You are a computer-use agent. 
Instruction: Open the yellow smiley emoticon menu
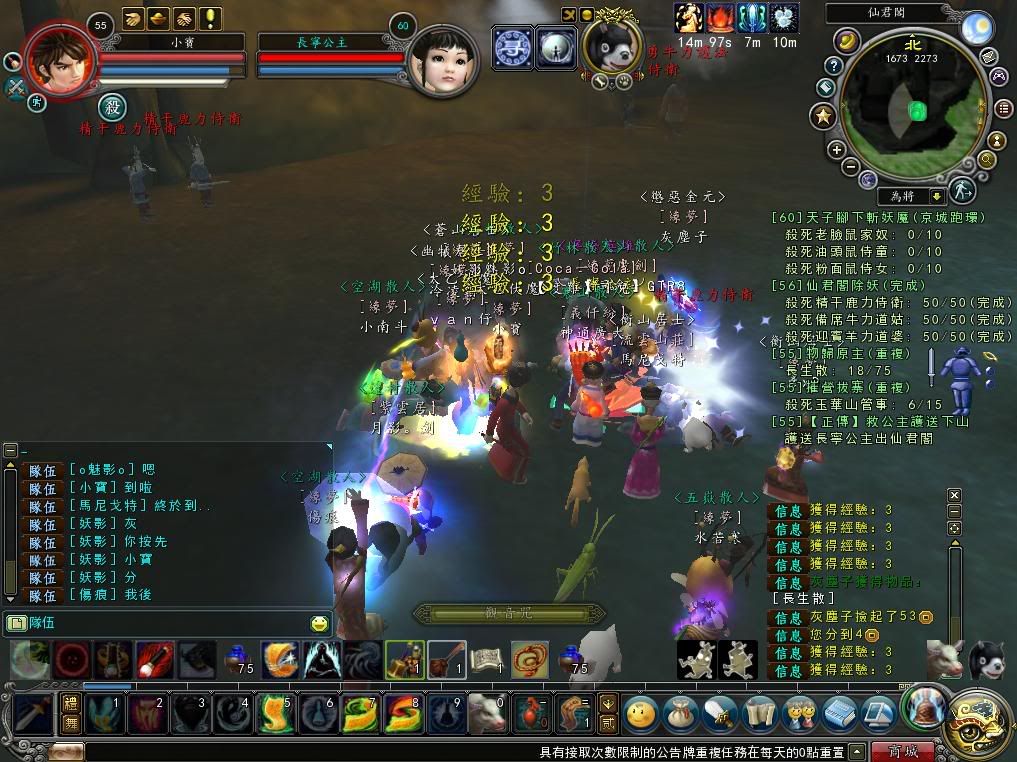pos(319,624)
